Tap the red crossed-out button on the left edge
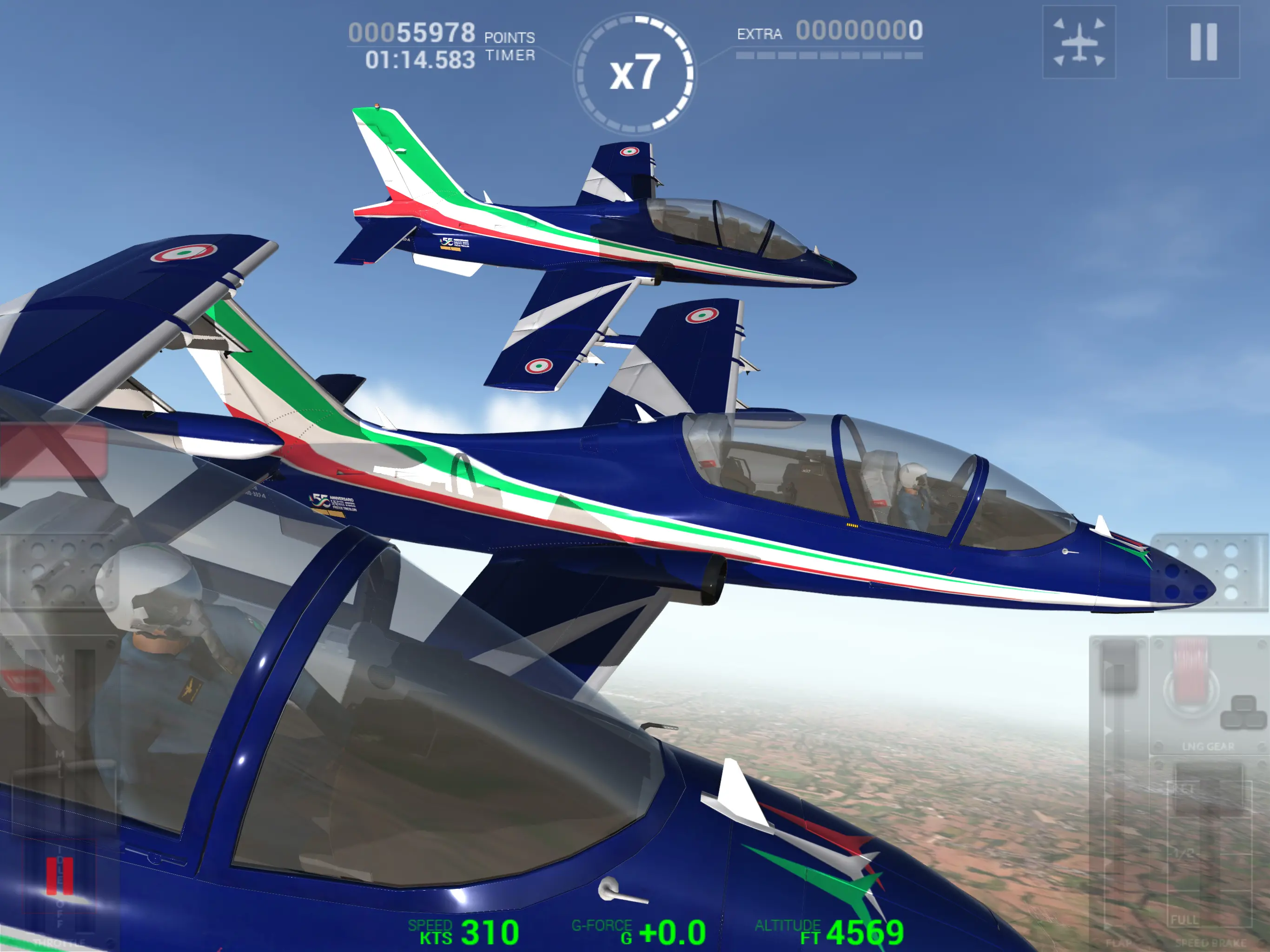1270x952 pixels. pyautogui.click(x=53, y=451)
